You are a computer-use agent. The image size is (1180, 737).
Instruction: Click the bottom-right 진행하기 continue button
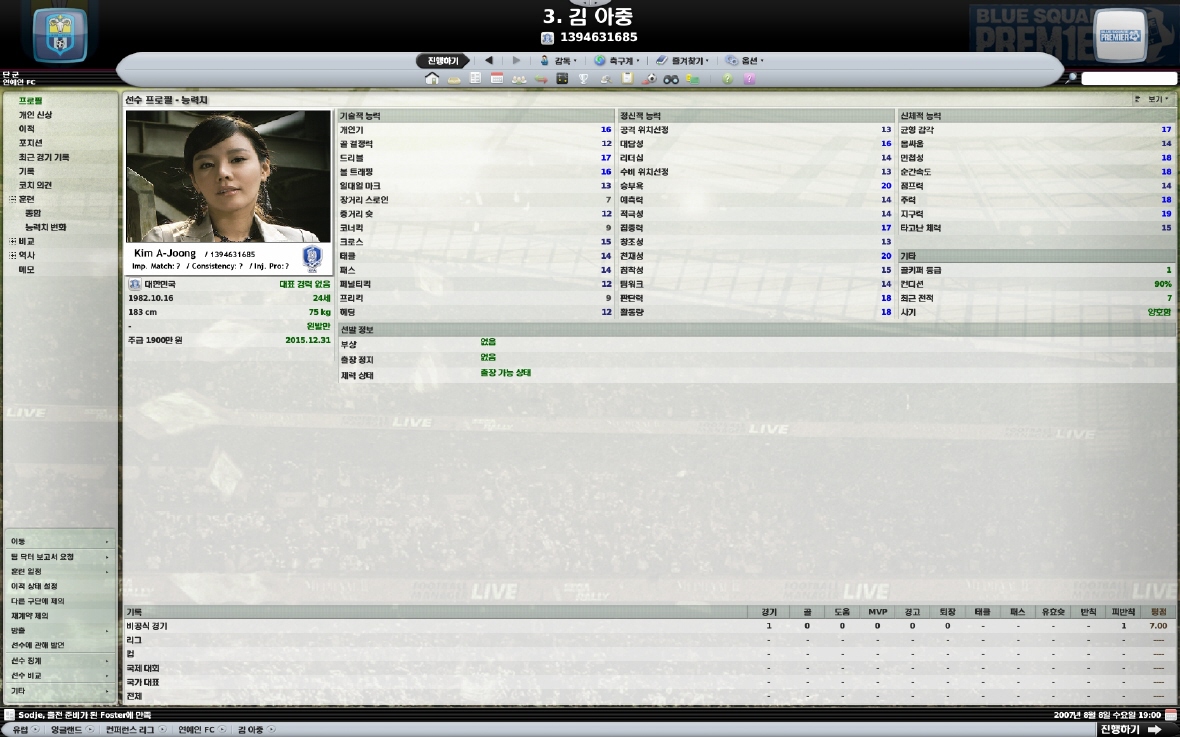(1130, 730)
